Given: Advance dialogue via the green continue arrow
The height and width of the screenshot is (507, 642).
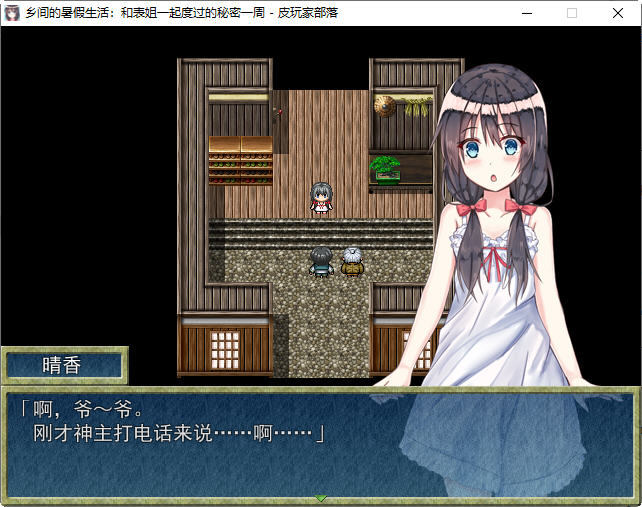Looking at the screenshot, I should tap(320, 497).
